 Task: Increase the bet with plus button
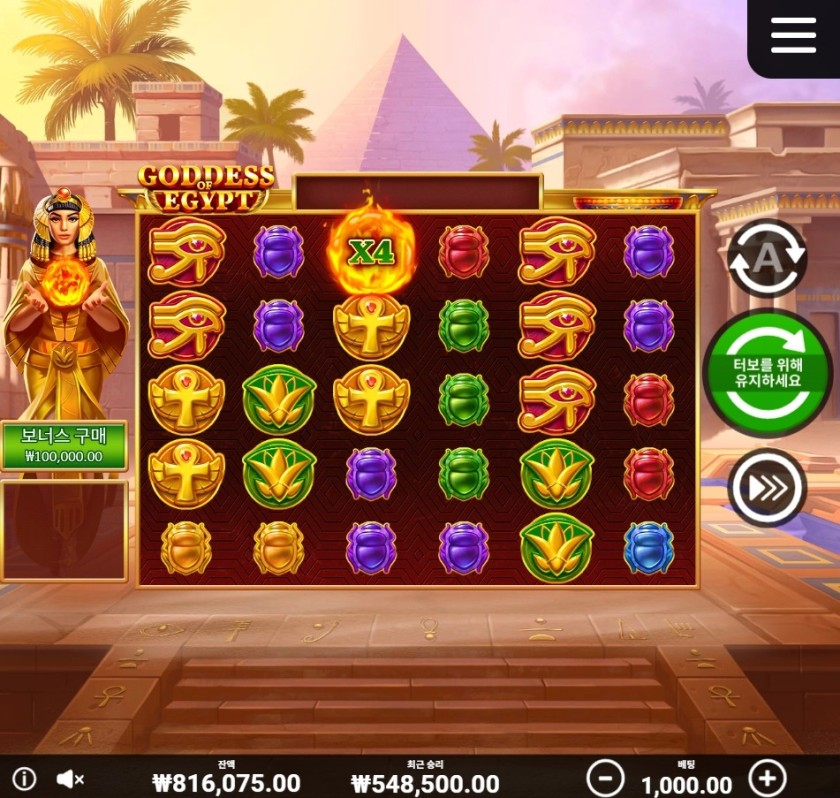click(x=767, y=777)
